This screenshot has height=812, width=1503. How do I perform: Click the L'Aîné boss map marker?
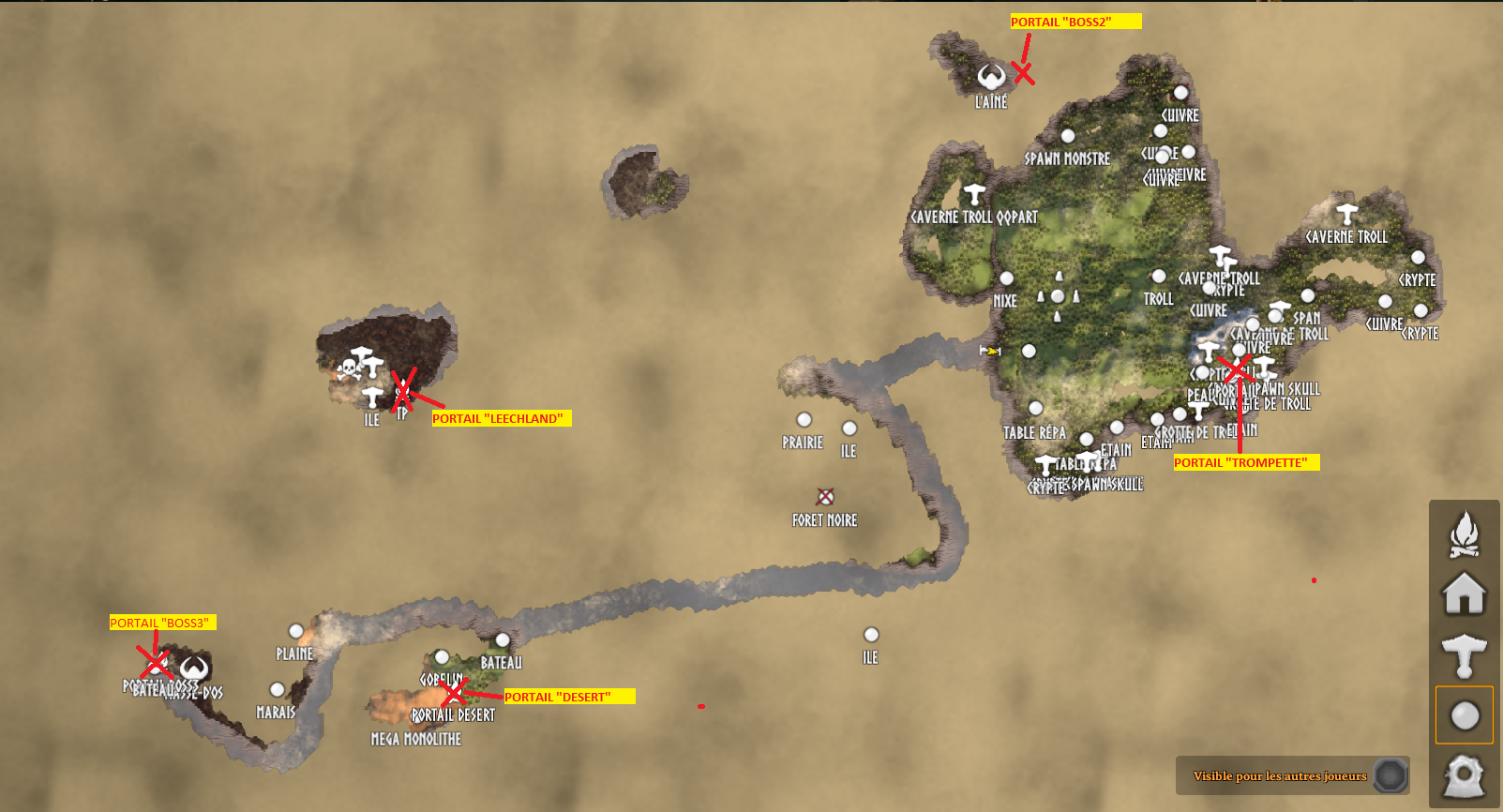point(991,77)
